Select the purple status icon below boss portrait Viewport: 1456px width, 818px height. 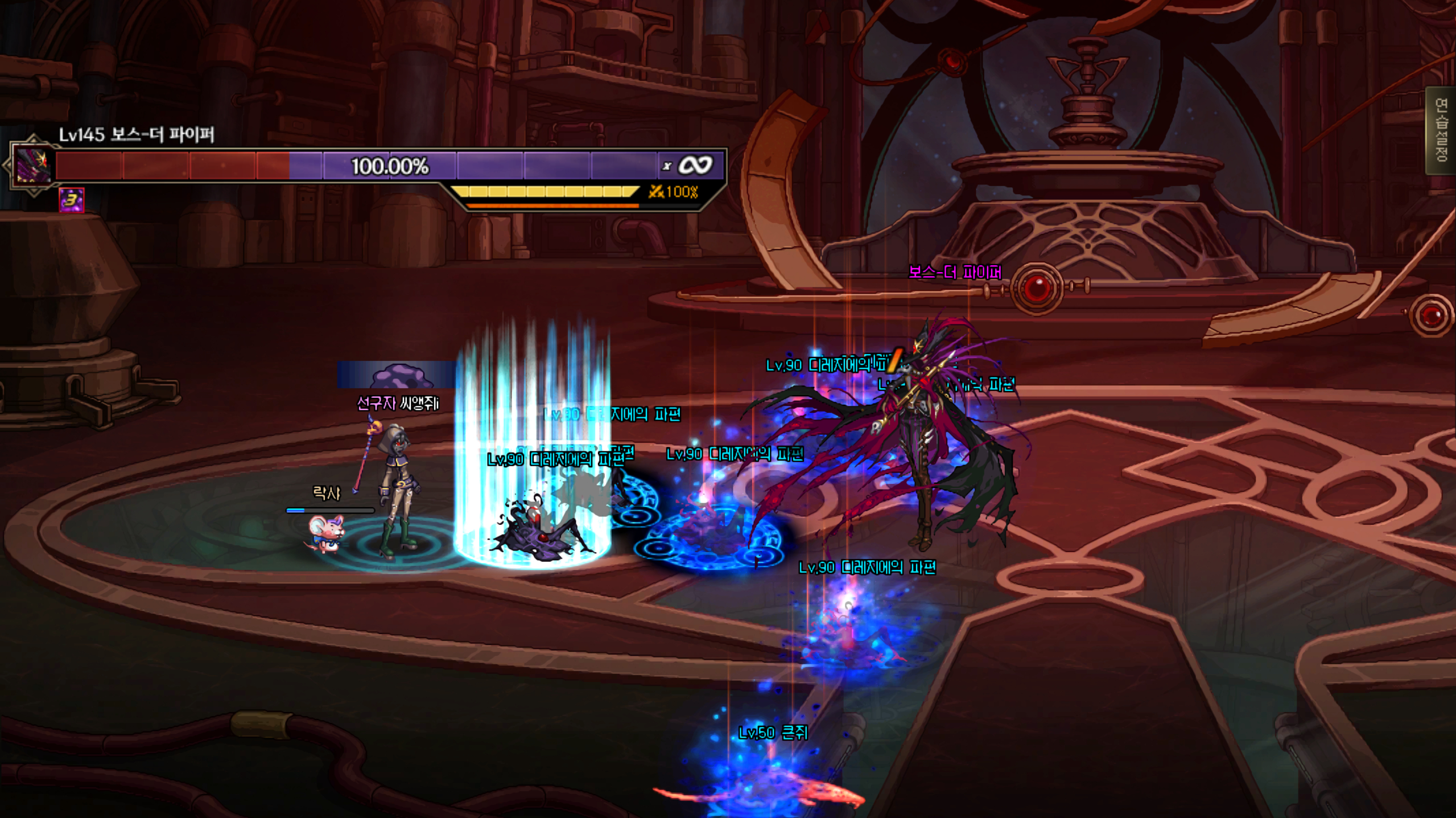pos(72,200)
